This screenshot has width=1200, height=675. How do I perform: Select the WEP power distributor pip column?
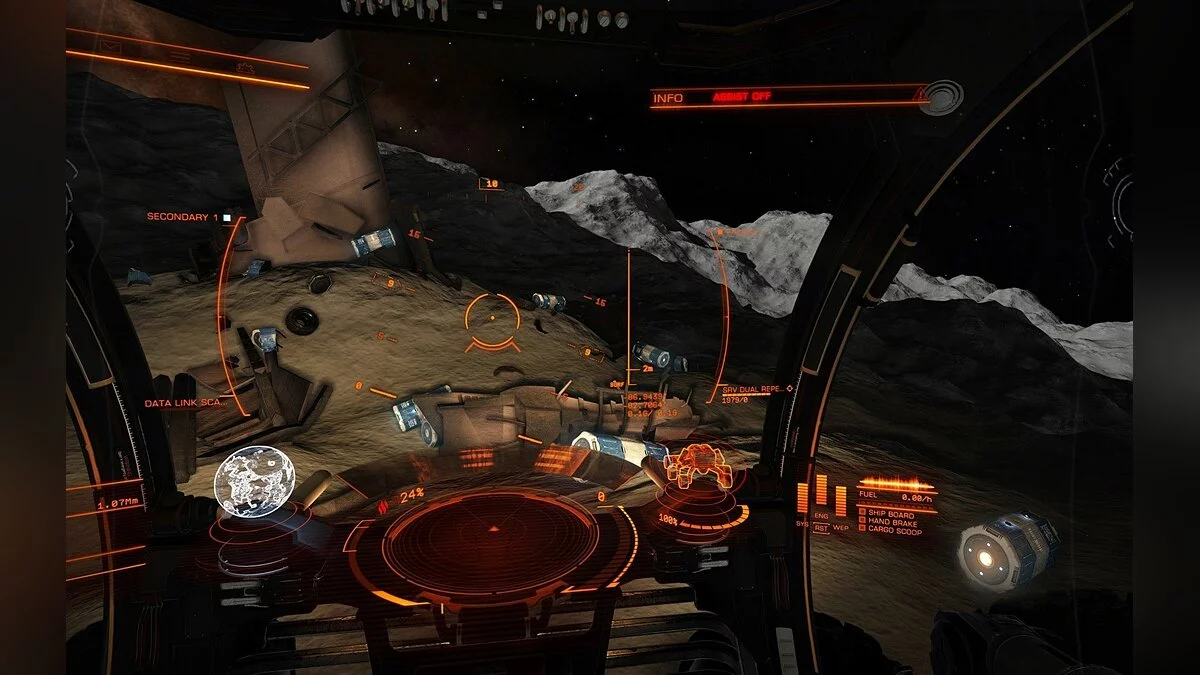pos(840,500)
